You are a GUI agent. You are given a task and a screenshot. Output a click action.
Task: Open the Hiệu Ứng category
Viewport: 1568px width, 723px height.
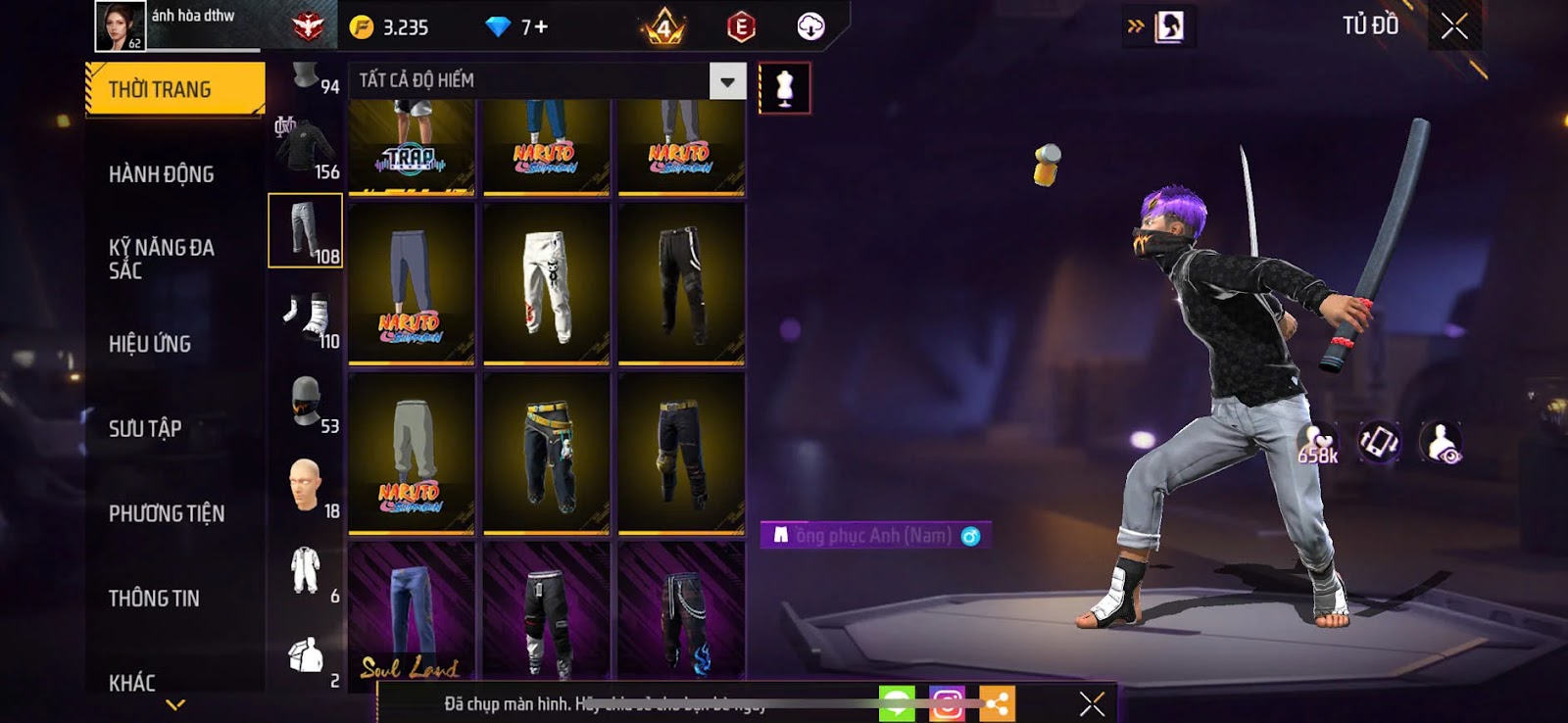point(150,344)
